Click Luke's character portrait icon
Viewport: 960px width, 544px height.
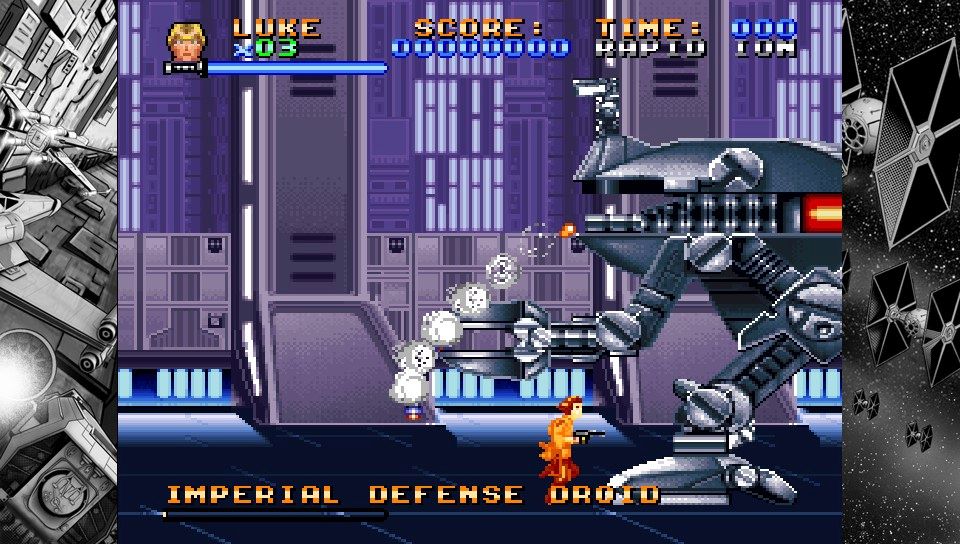pos(182,42)
